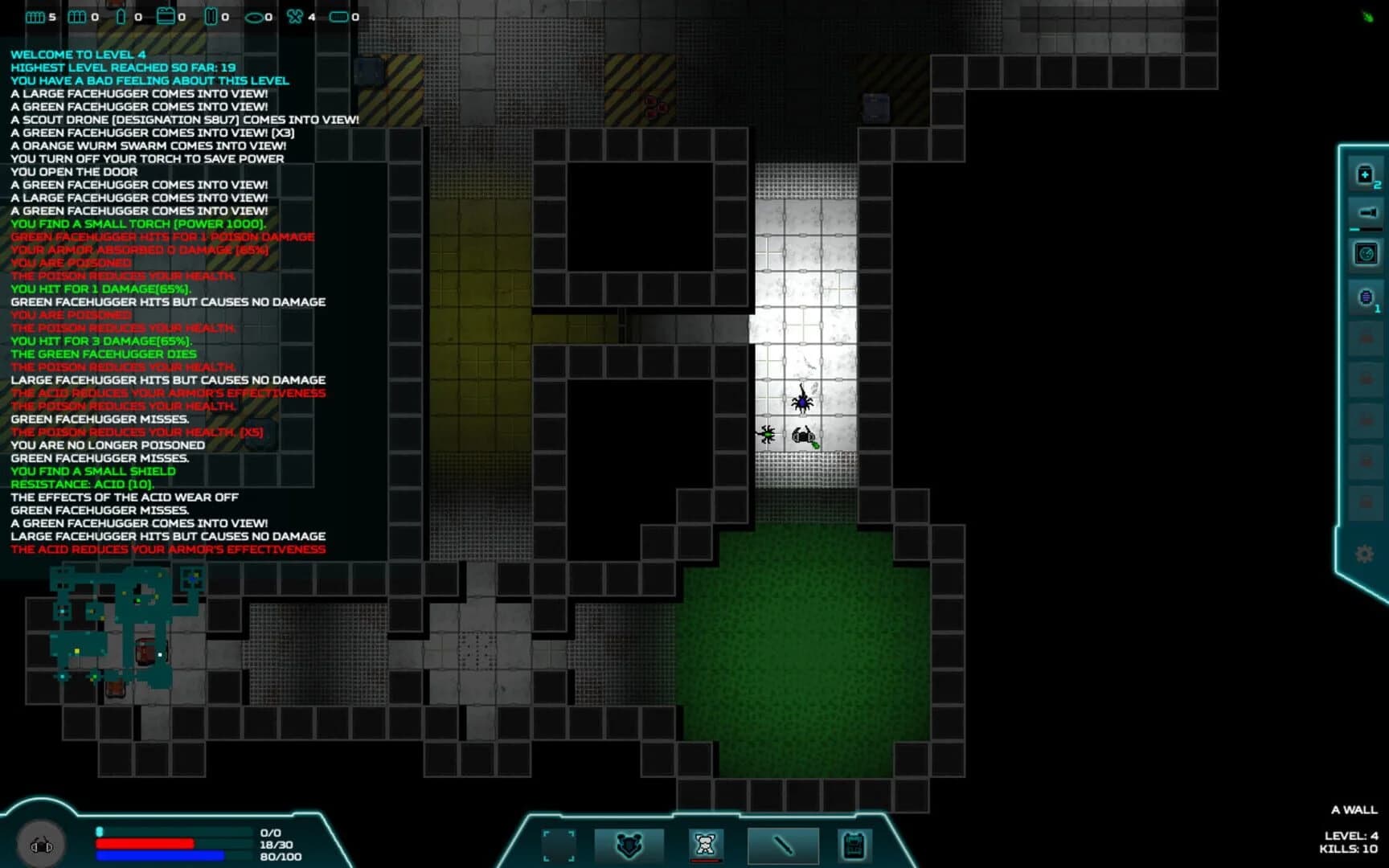Click the drone portrait in the bottom-left corner
1389x868 pixels.
pyautogui.click(x=40, y=843)
